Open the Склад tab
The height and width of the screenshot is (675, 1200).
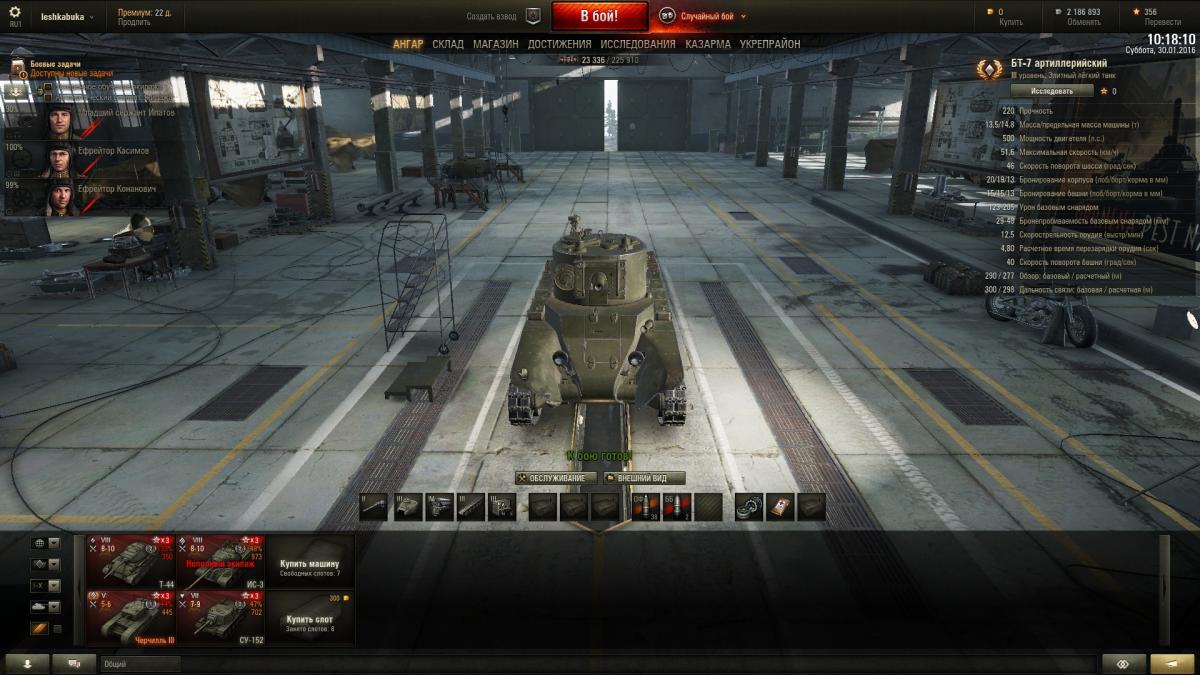click(x=448, y=44)
